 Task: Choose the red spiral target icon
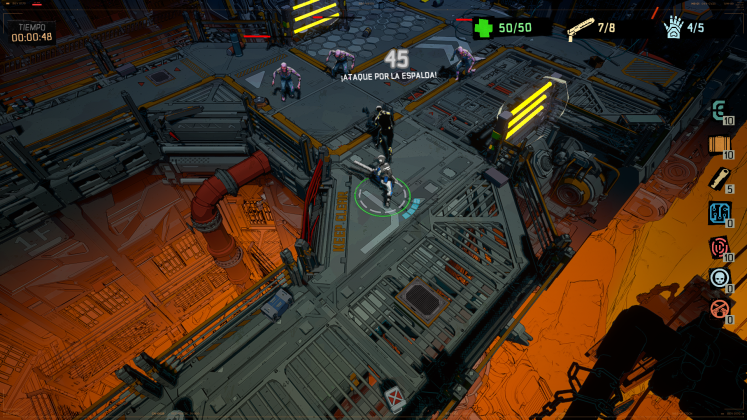coord(719,247)
